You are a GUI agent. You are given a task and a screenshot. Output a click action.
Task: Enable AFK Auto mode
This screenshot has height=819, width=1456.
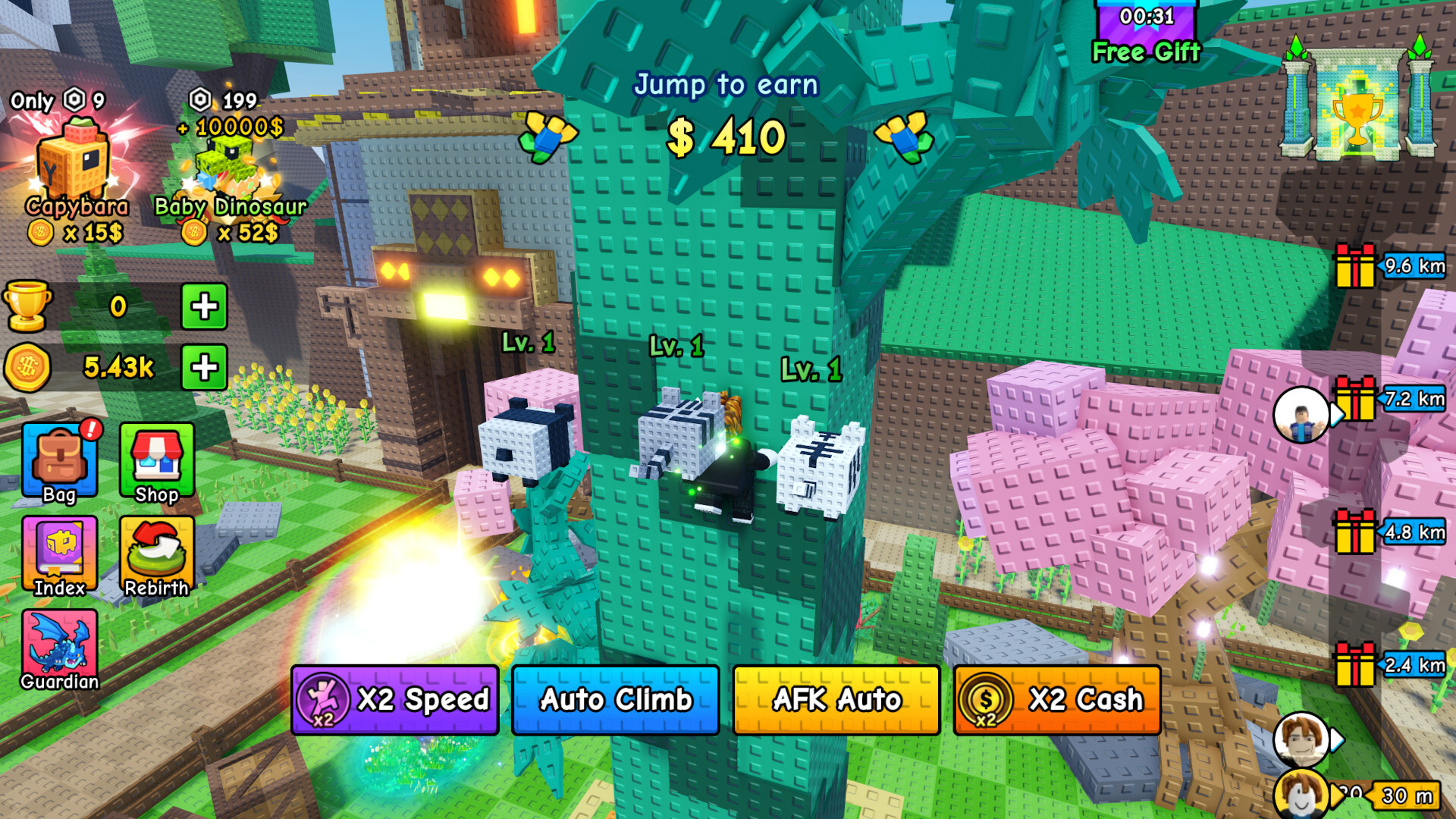coord(836,699)
